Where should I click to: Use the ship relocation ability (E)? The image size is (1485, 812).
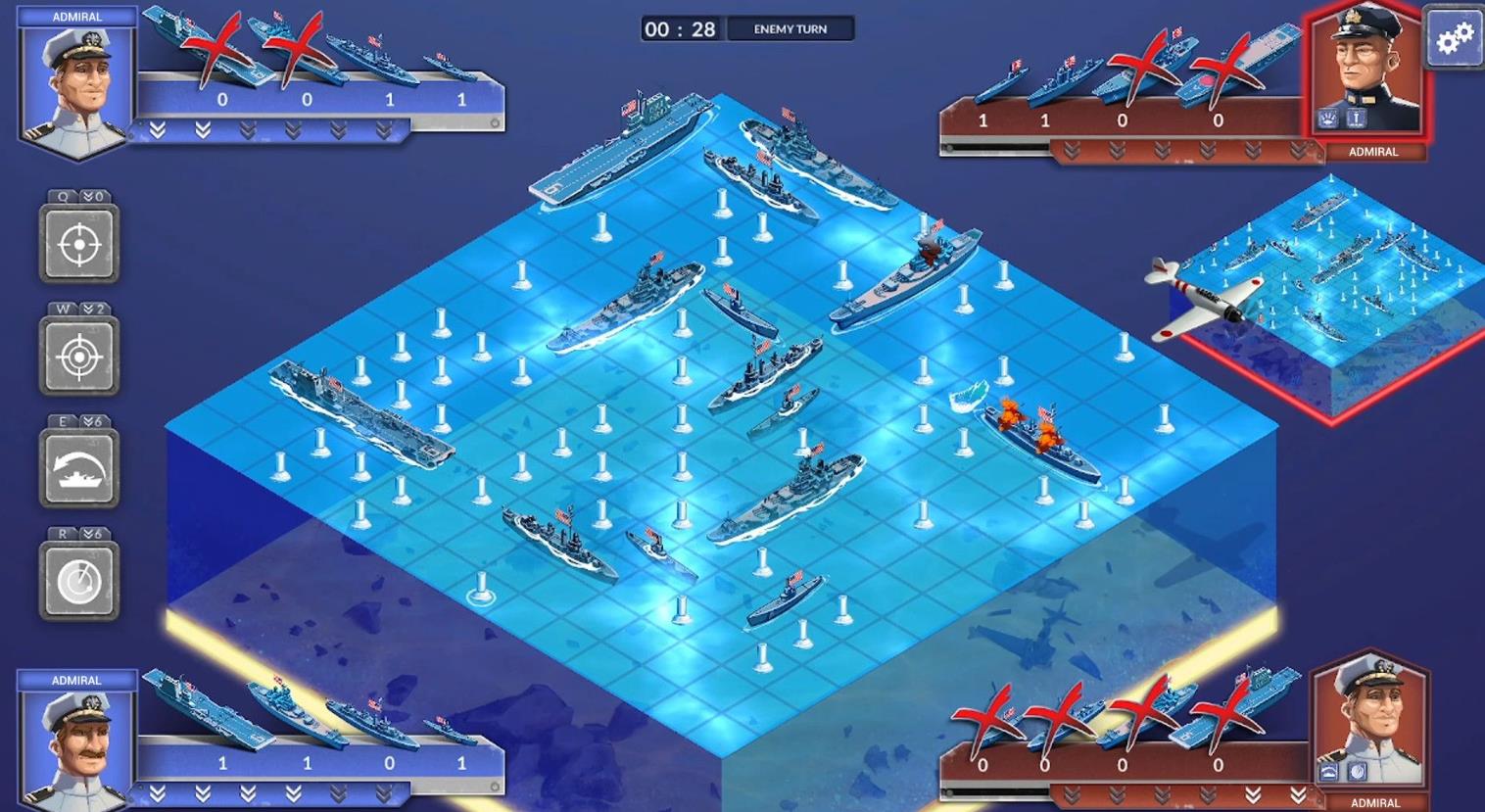[79, 468]
